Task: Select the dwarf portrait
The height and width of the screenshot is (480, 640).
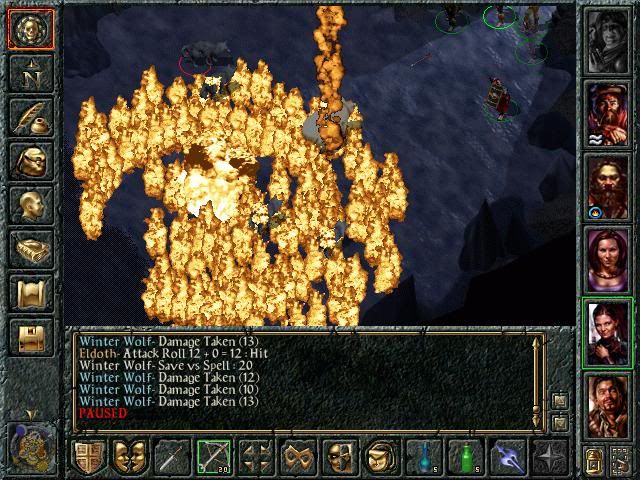Action: (609, 187)
